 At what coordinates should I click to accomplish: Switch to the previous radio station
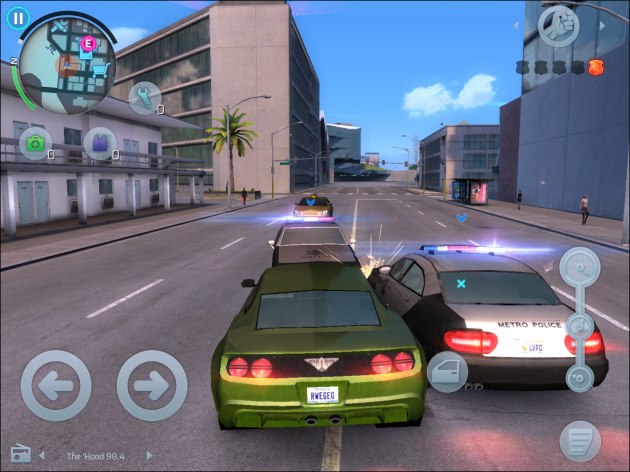(x=42, y=456)
